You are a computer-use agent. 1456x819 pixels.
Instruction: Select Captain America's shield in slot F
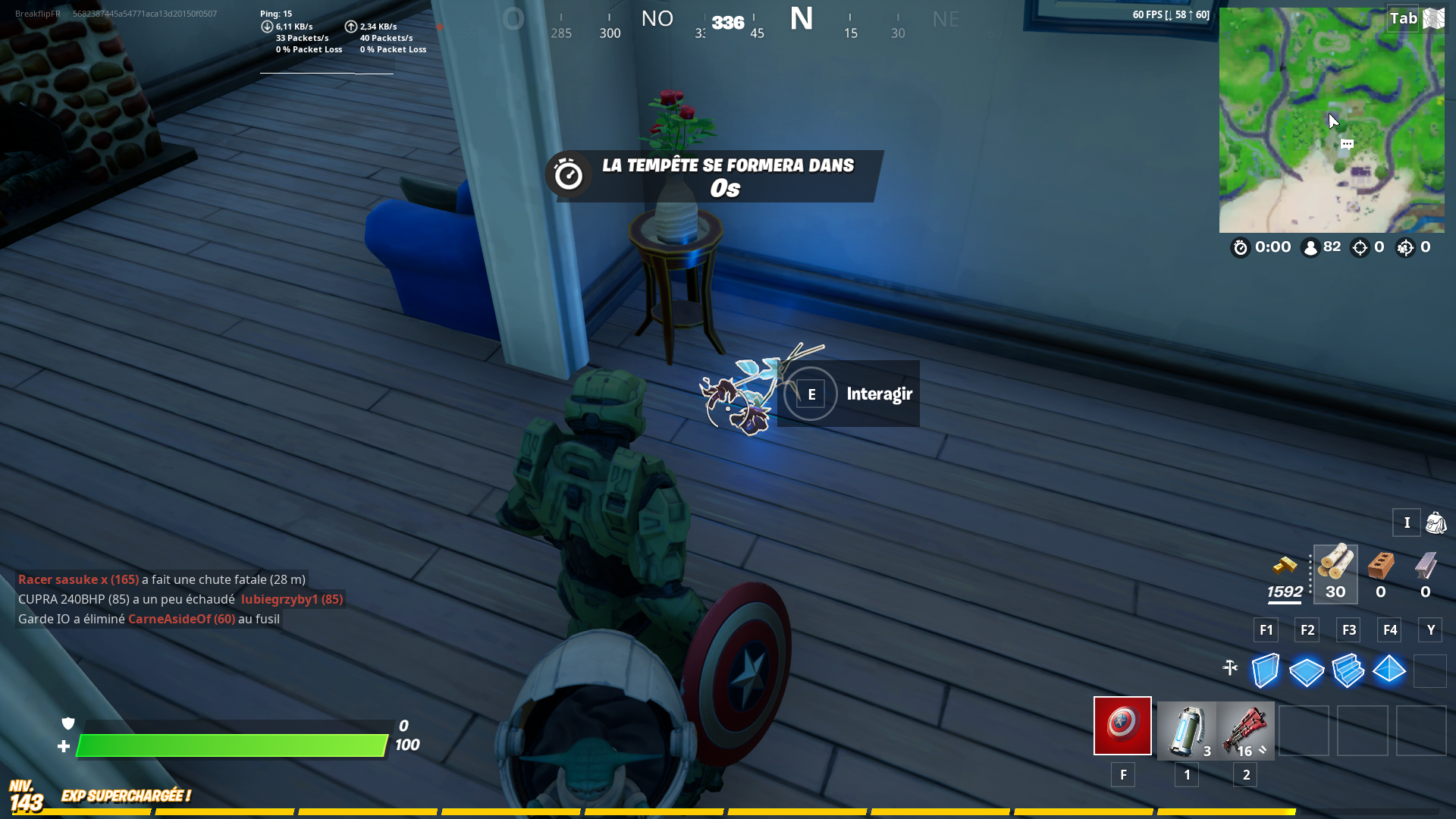coord(1122,726)
